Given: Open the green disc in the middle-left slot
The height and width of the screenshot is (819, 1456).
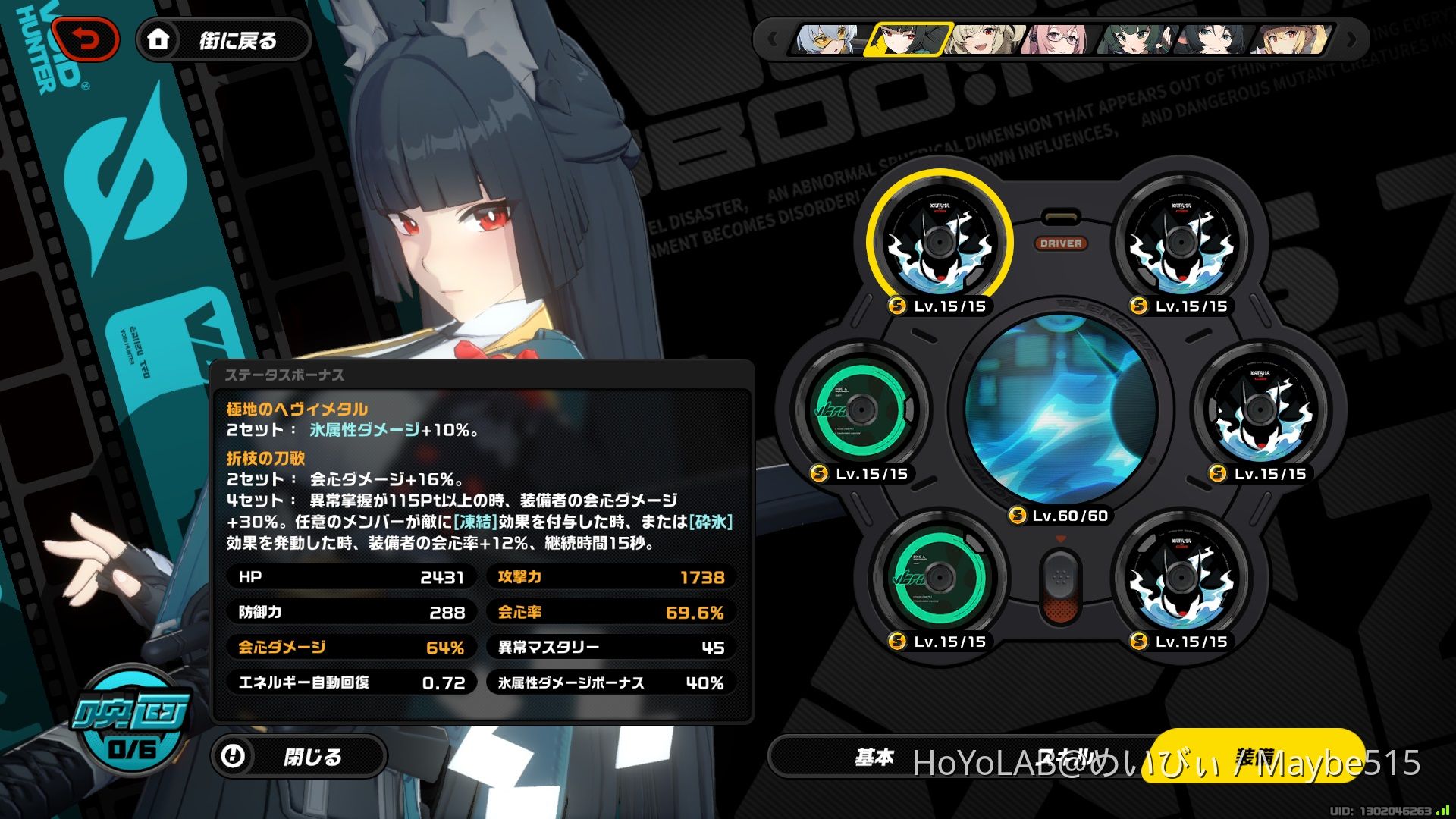Looking at the screenshot, I should (861, 409).
